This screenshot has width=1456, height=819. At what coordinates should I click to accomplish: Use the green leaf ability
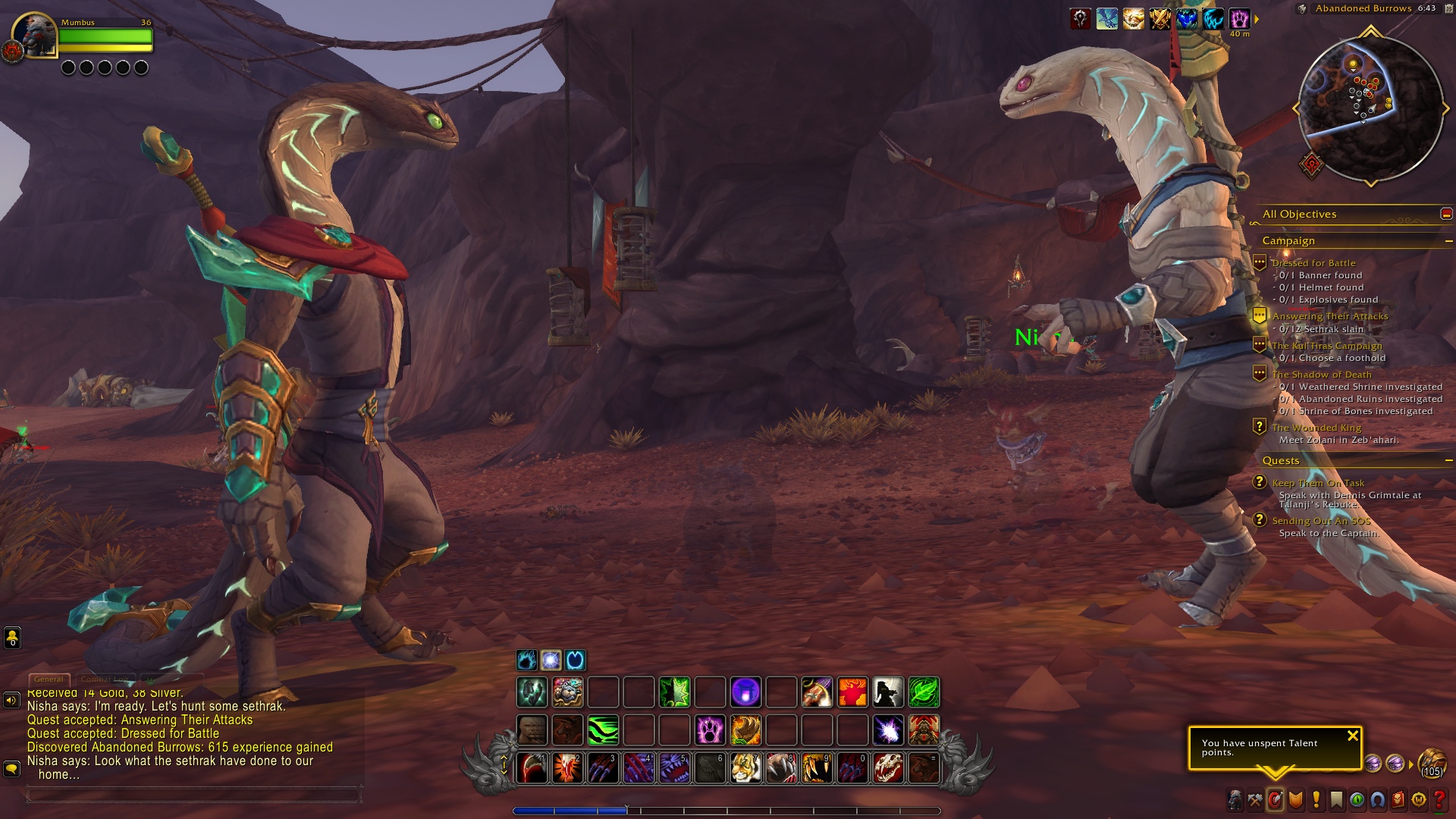(924, 692)
